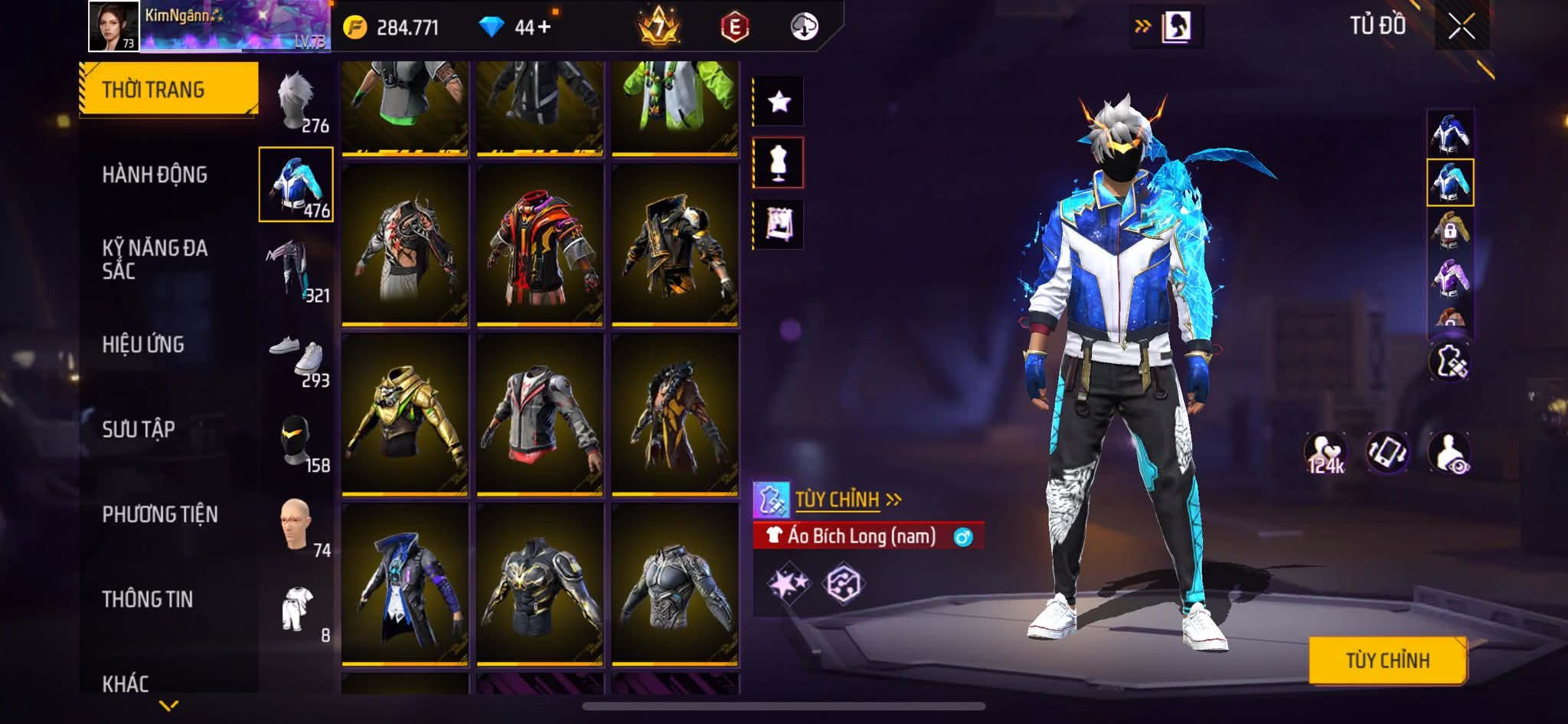Image resolution: width=1568 pixels, height=724 pixels.
Task: Choose the red and orange hooded jacket
Action: [x=540, y=245]
